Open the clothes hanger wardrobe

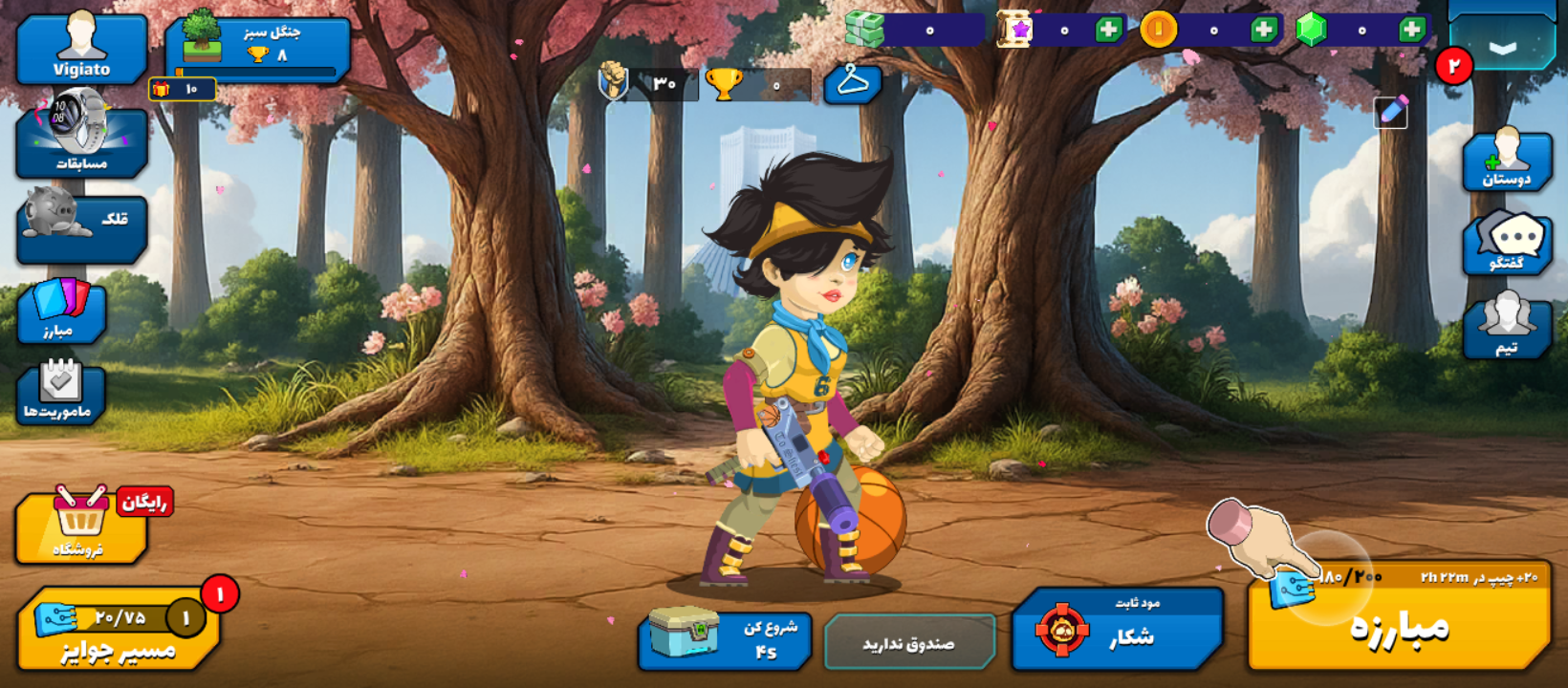click(x=852, y=84)
